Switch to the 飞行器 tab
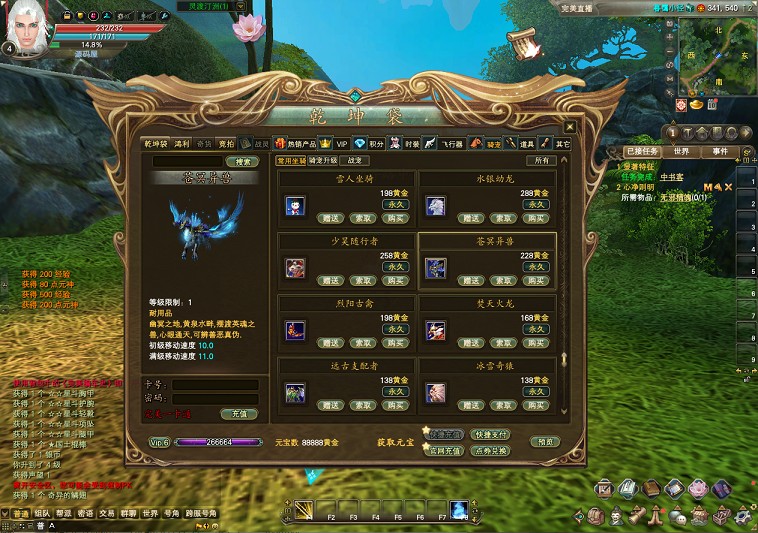758x533 pixels. pyautogui.click(x=454, y=144)
